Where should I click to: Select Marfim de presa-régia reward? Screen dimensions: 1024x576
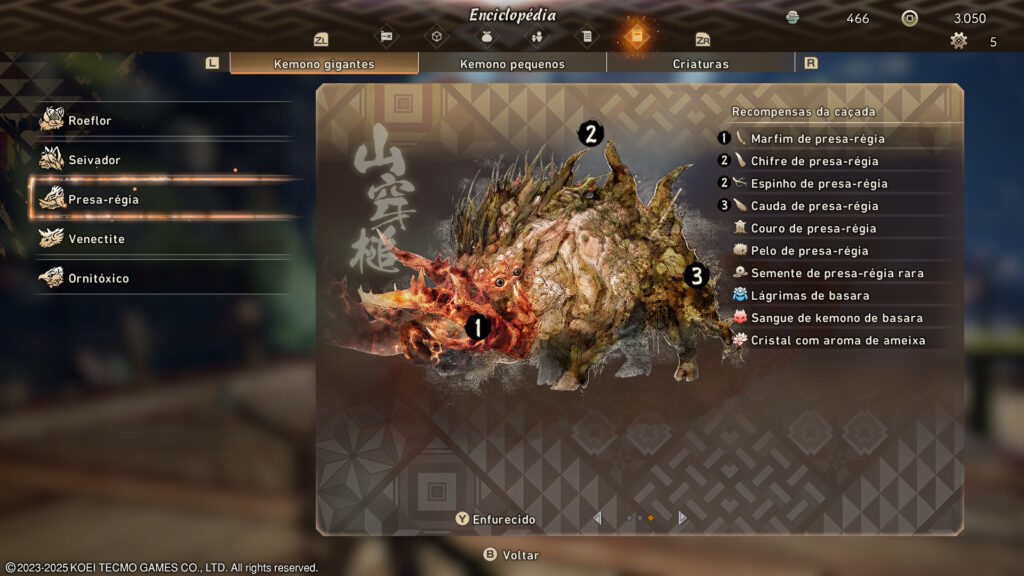click(816, 139)
